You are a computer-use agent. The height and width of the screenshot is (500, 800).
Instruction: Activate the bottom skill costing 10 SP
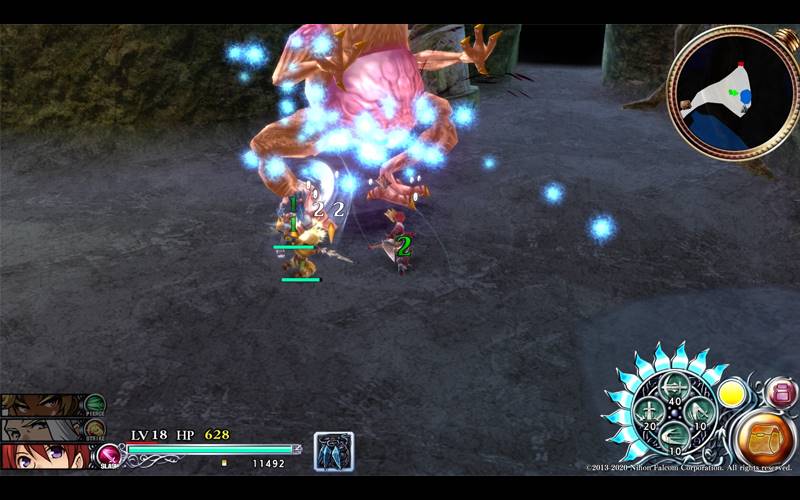pos(675,436)
